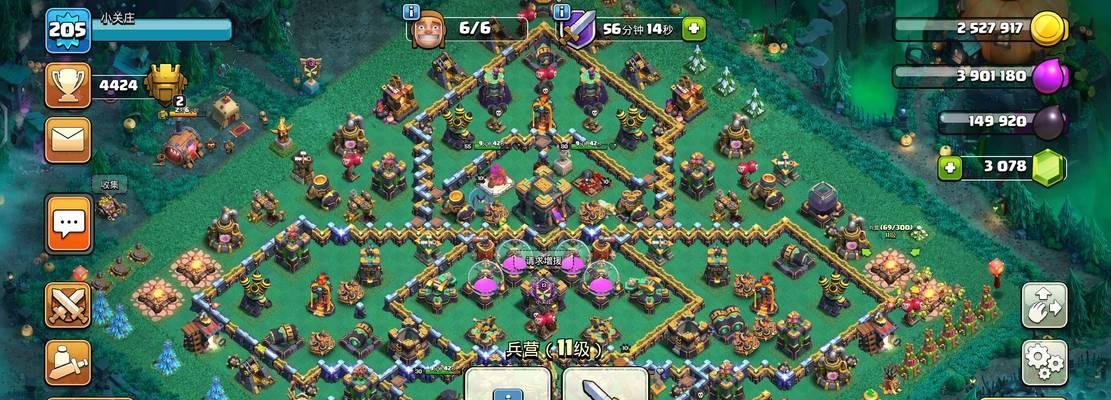This screenshot has height=400, width=1111.
Task: Show shield info beside the timer
Action: coord(564,12)
